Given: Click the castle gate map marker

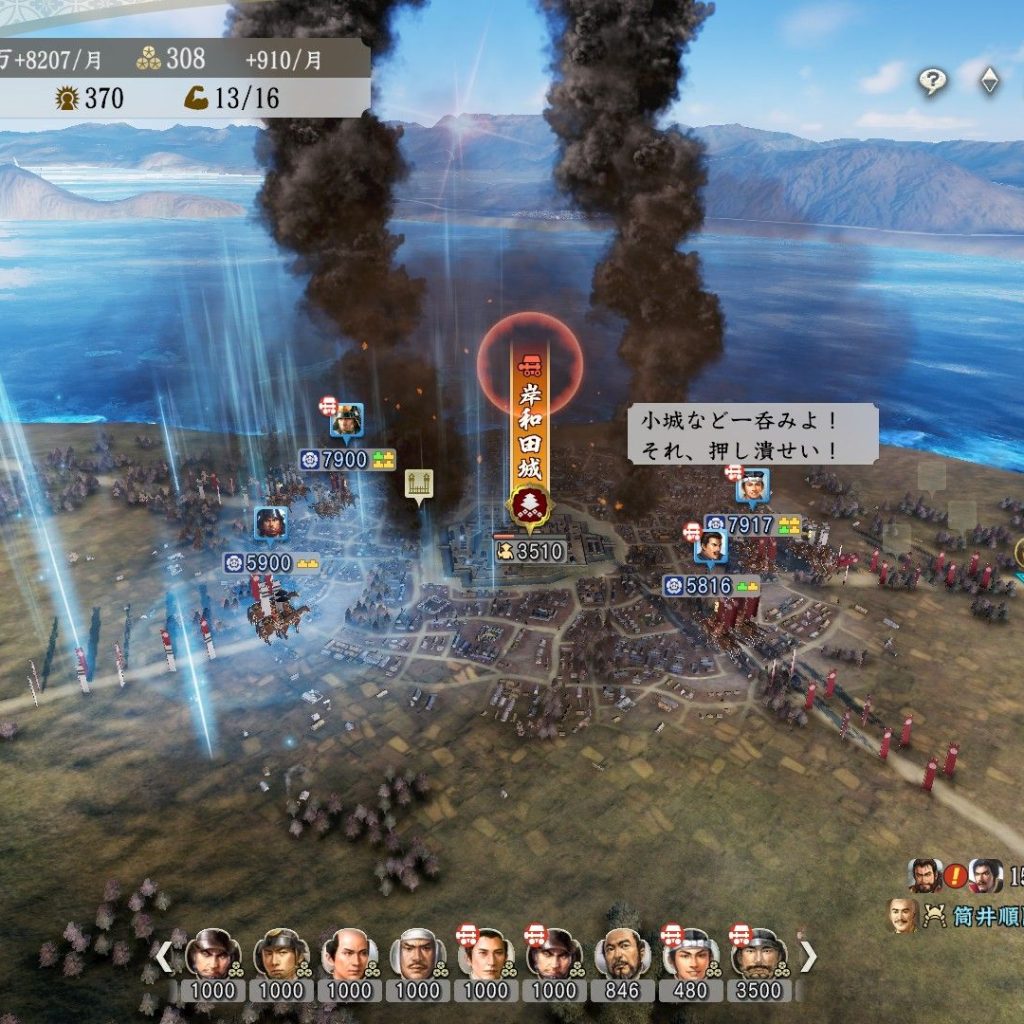Looking at the screenshot, I should coord(418,483).
